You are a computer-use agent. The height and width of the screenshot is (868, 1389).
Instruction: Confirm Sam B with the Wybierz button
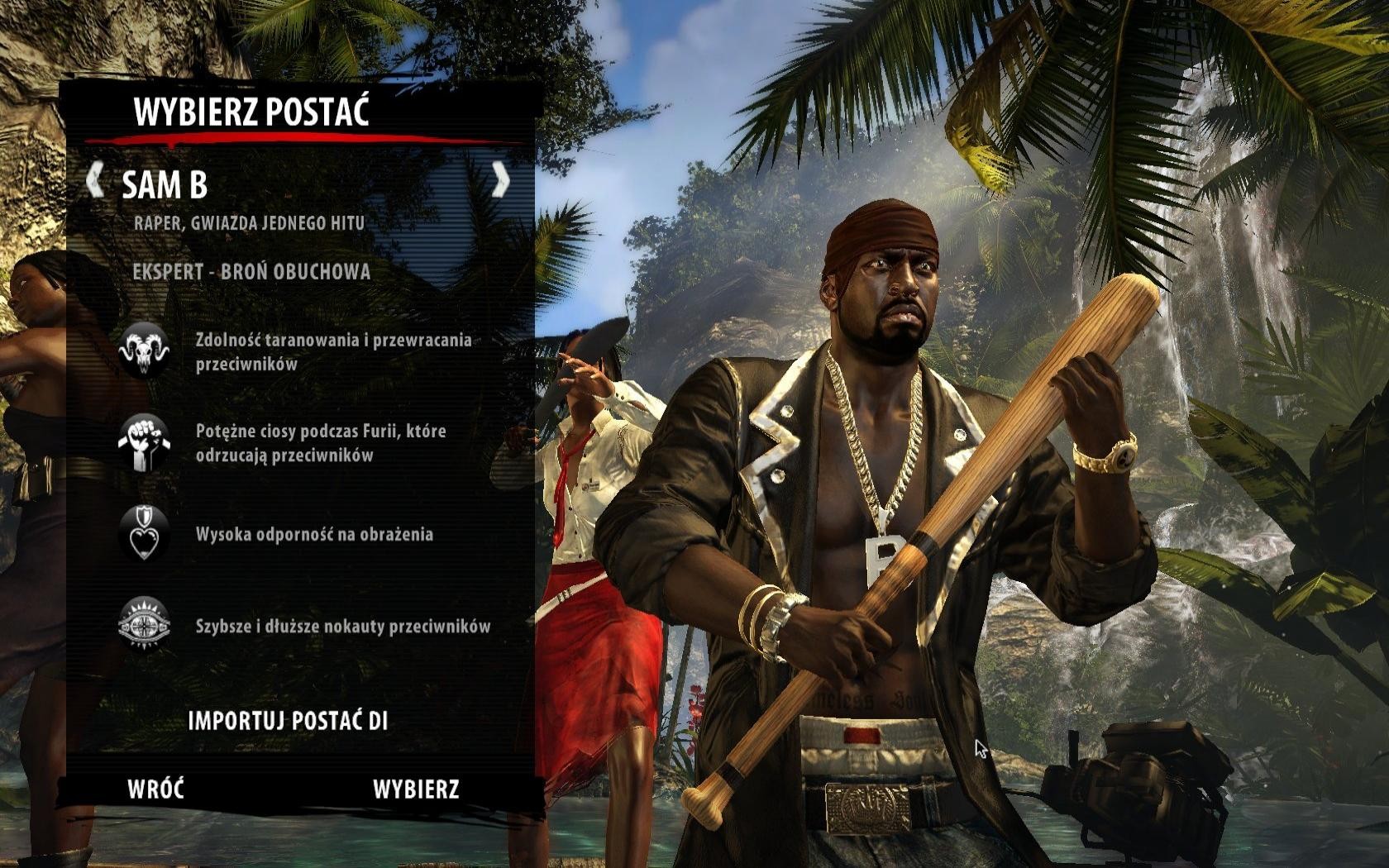click(x=416, y=789)
